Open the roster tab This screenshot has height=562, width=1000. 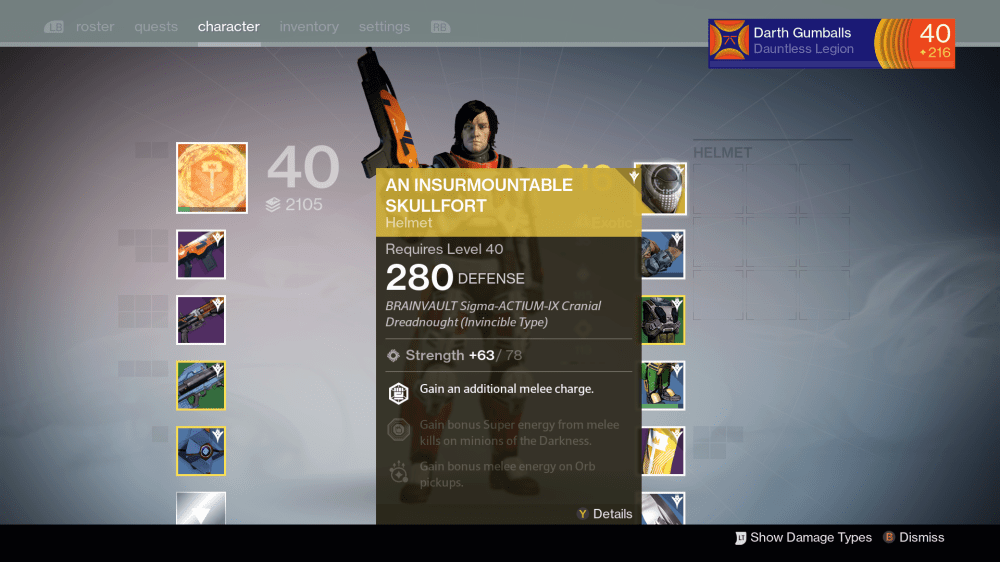pos(95,27)
